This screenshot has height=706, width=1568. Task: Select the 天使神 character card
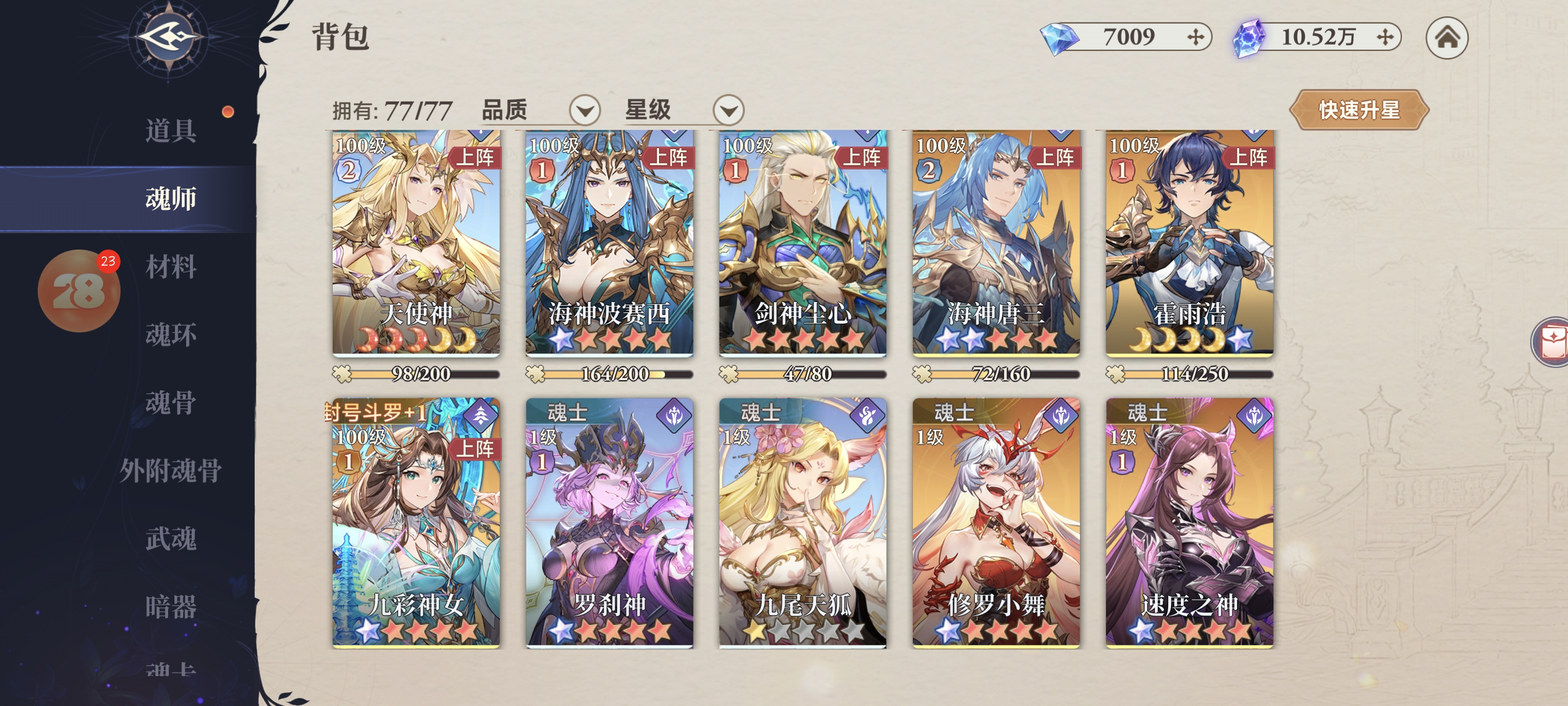(x=416, y=244)
